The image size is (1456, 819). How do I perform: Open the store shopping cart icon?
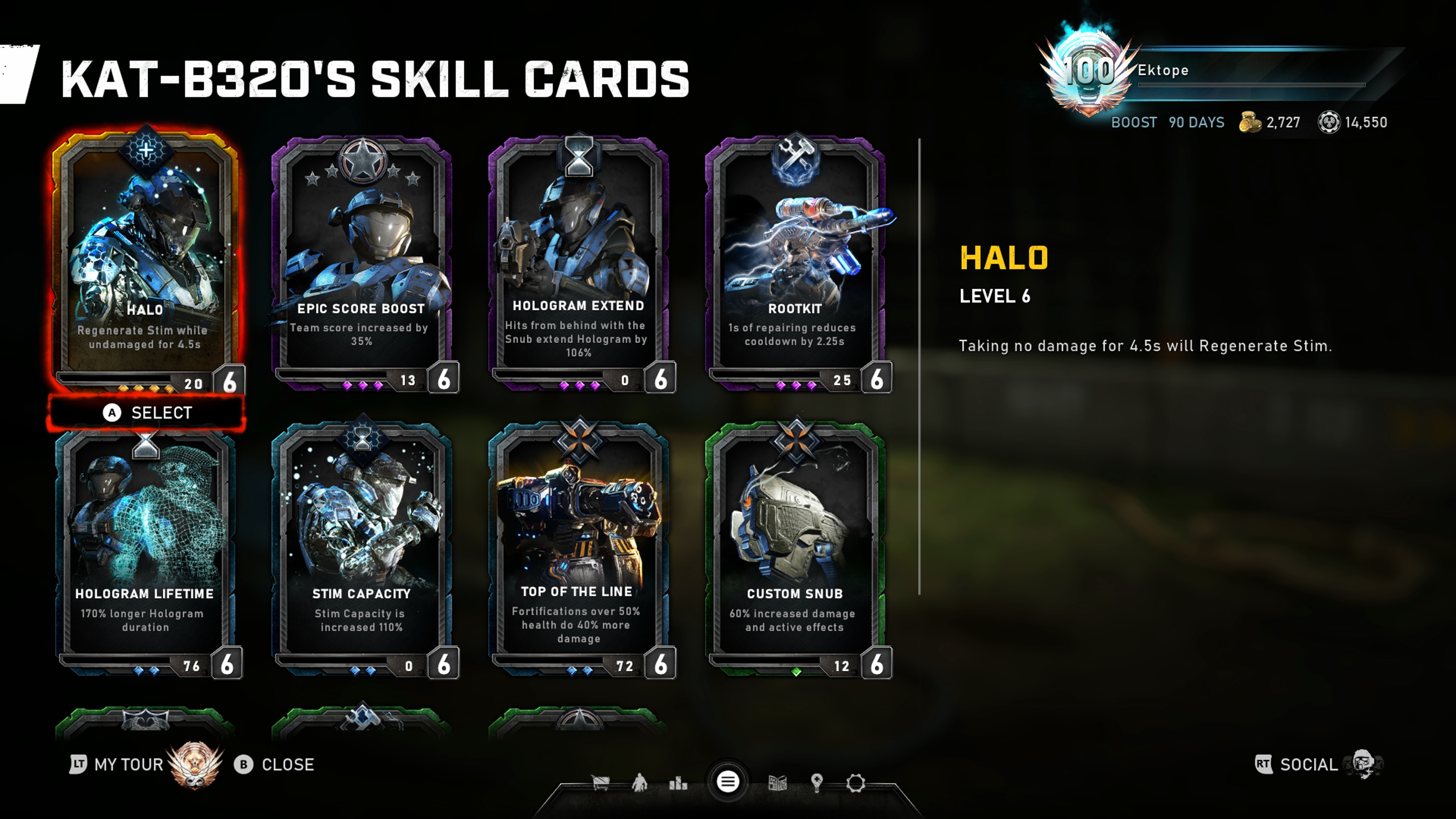pos(600,783)
